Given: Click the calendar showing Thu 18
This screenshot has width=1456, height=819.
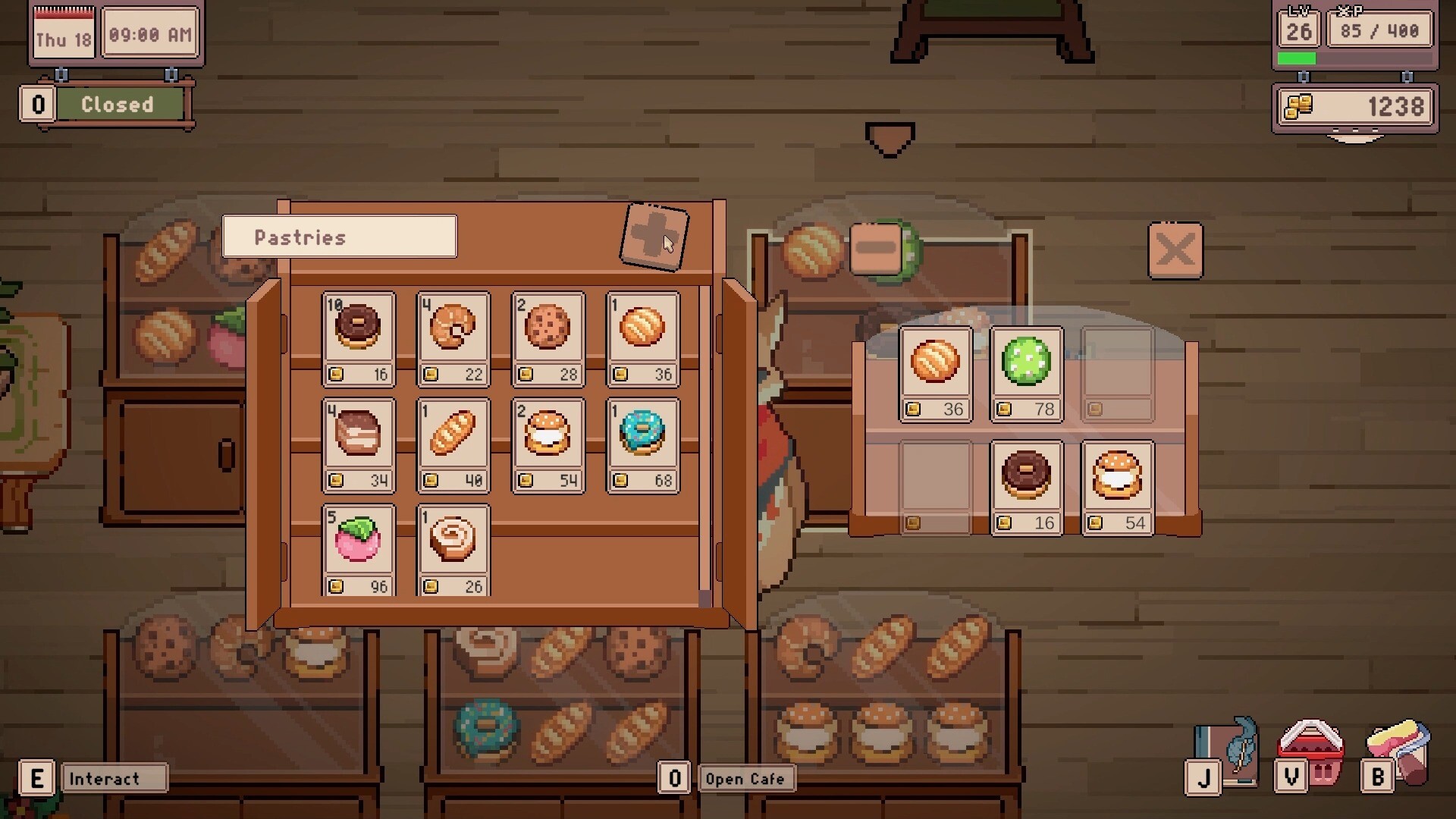Looking at the screenshot, I should (x=64, y=33).
